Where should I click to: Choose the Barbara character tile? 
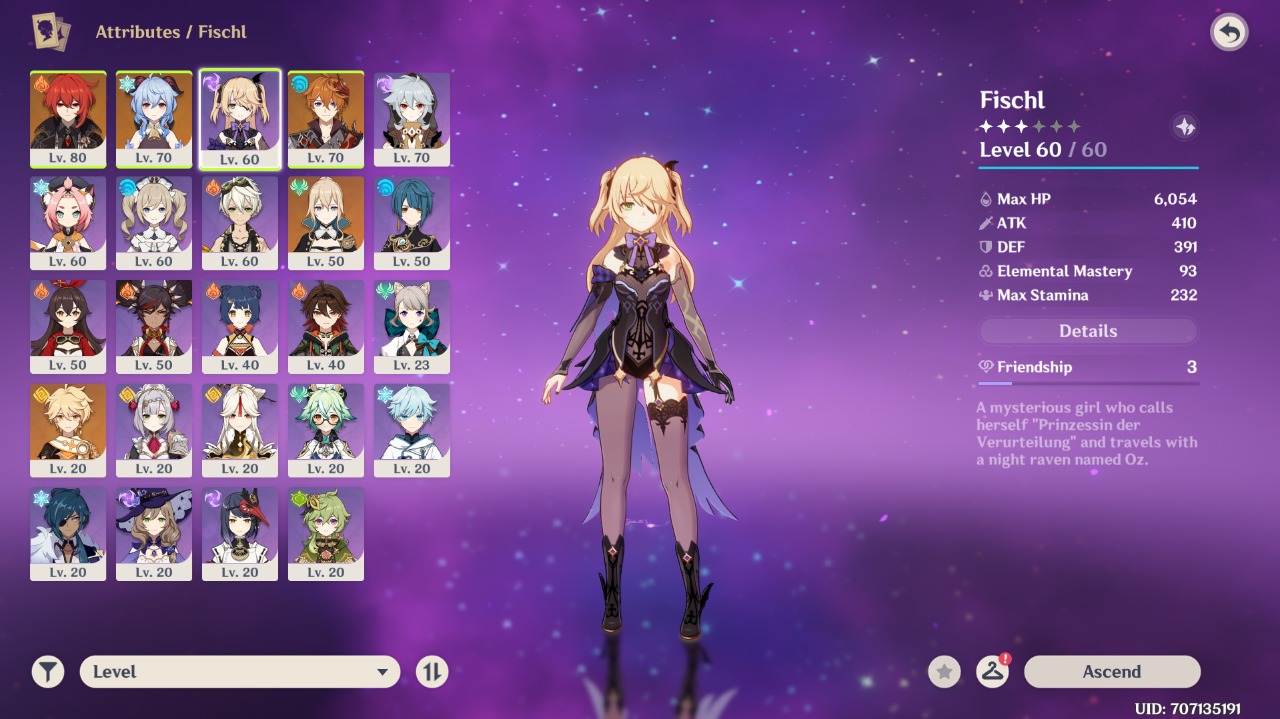[154, 223]
